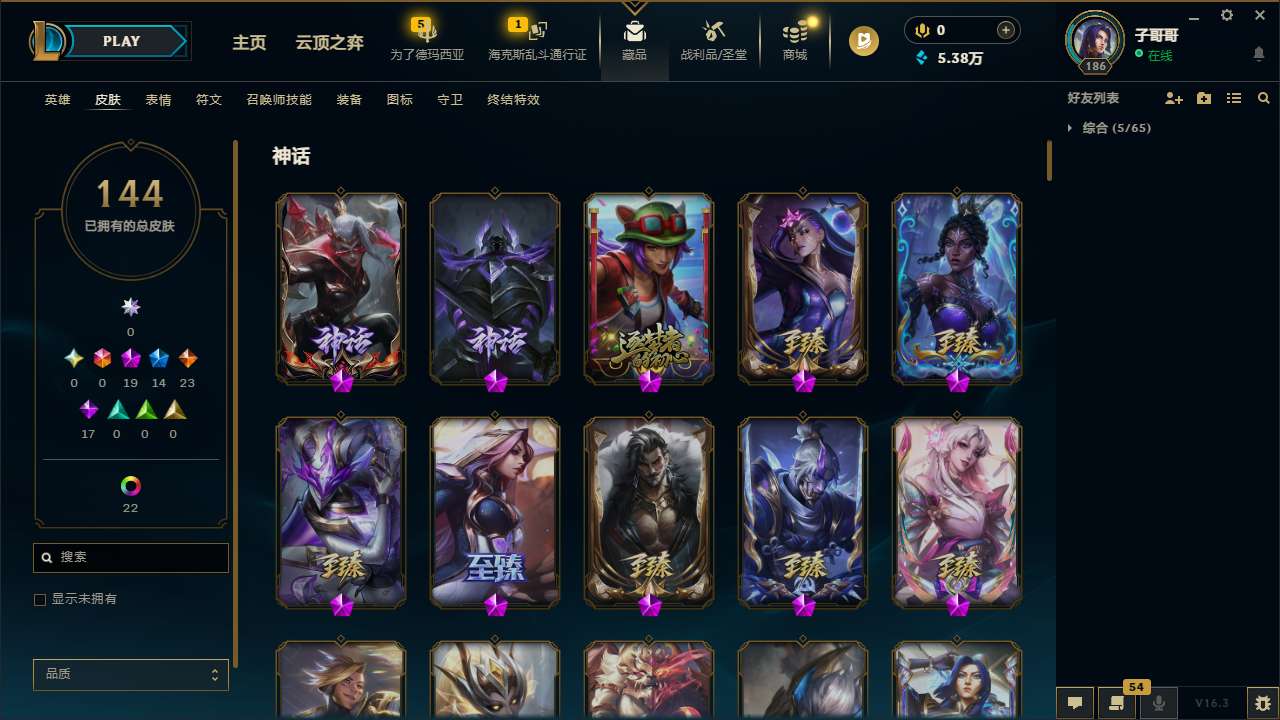The image size is (1280, 720).
Task: Toggle the pink gem rarity filter showing 19
Action: pyautogui.click(x=130, y=358)
